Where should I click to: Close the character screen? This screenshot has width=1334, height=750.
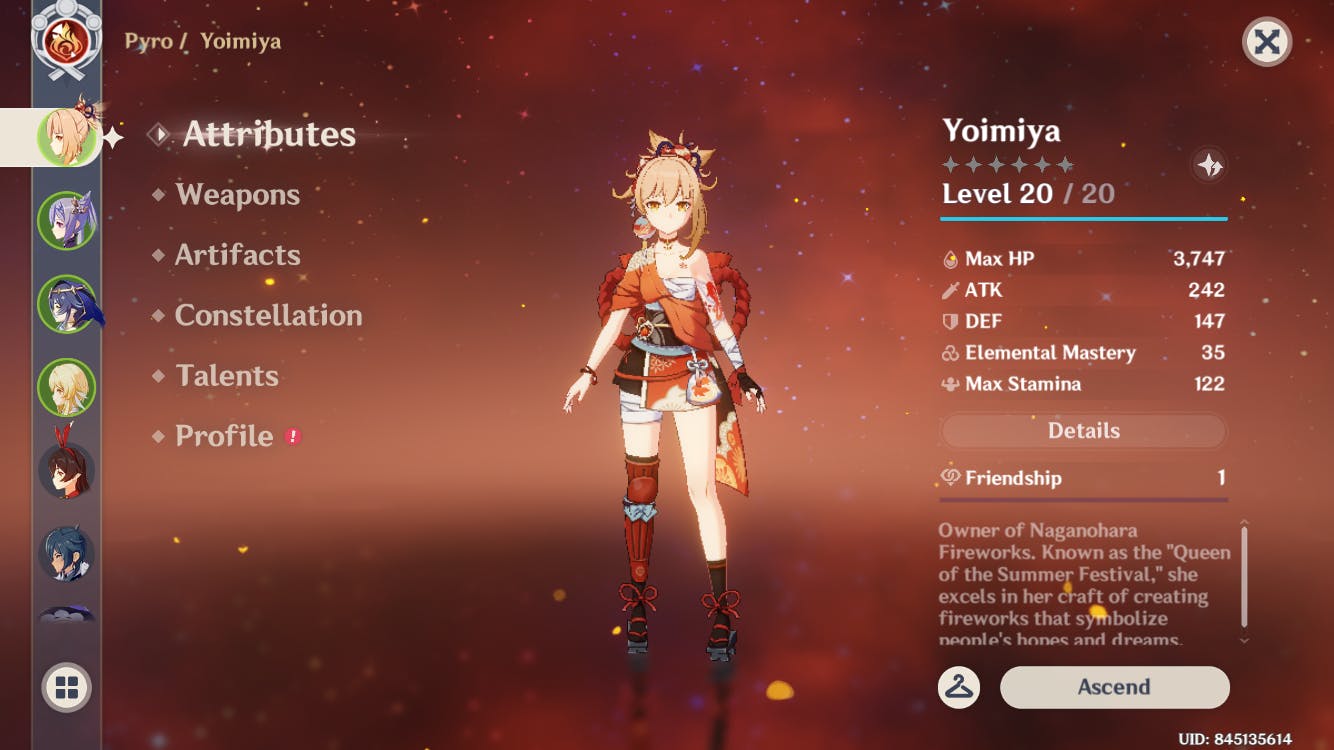[x=1267, y=42]
